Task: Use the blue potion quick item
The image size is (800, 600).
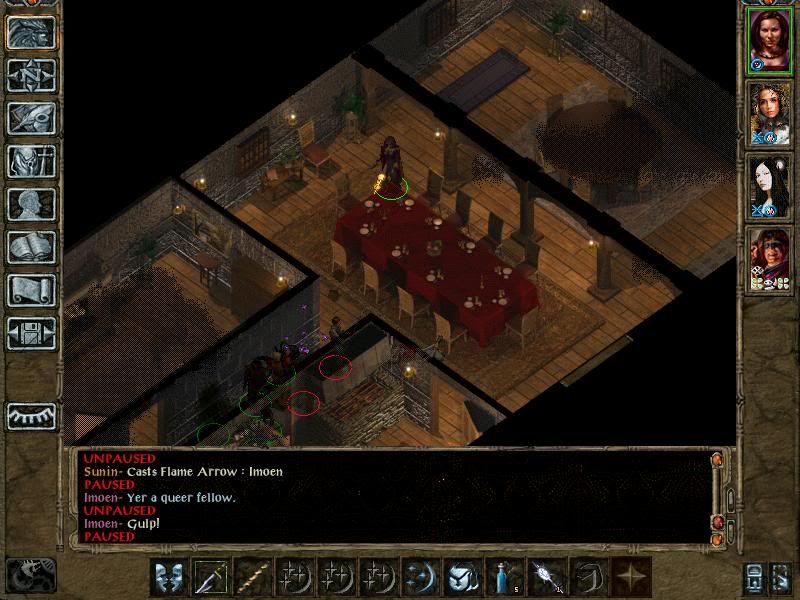Action: pyautogui.click(x=505, y=578)
